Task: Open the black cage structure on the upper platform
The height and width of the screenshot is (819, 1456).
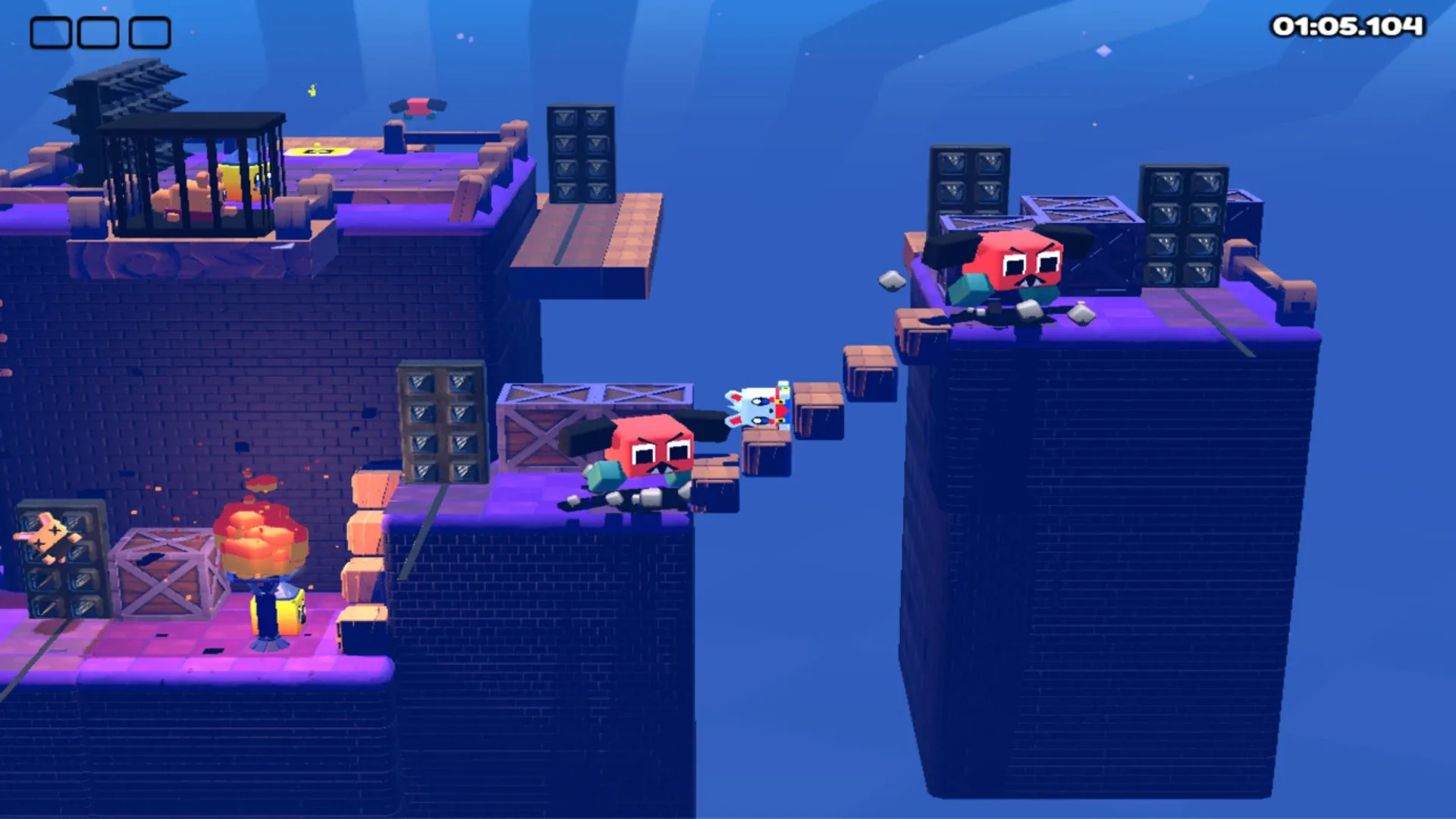Action: [x=193, y=174]
